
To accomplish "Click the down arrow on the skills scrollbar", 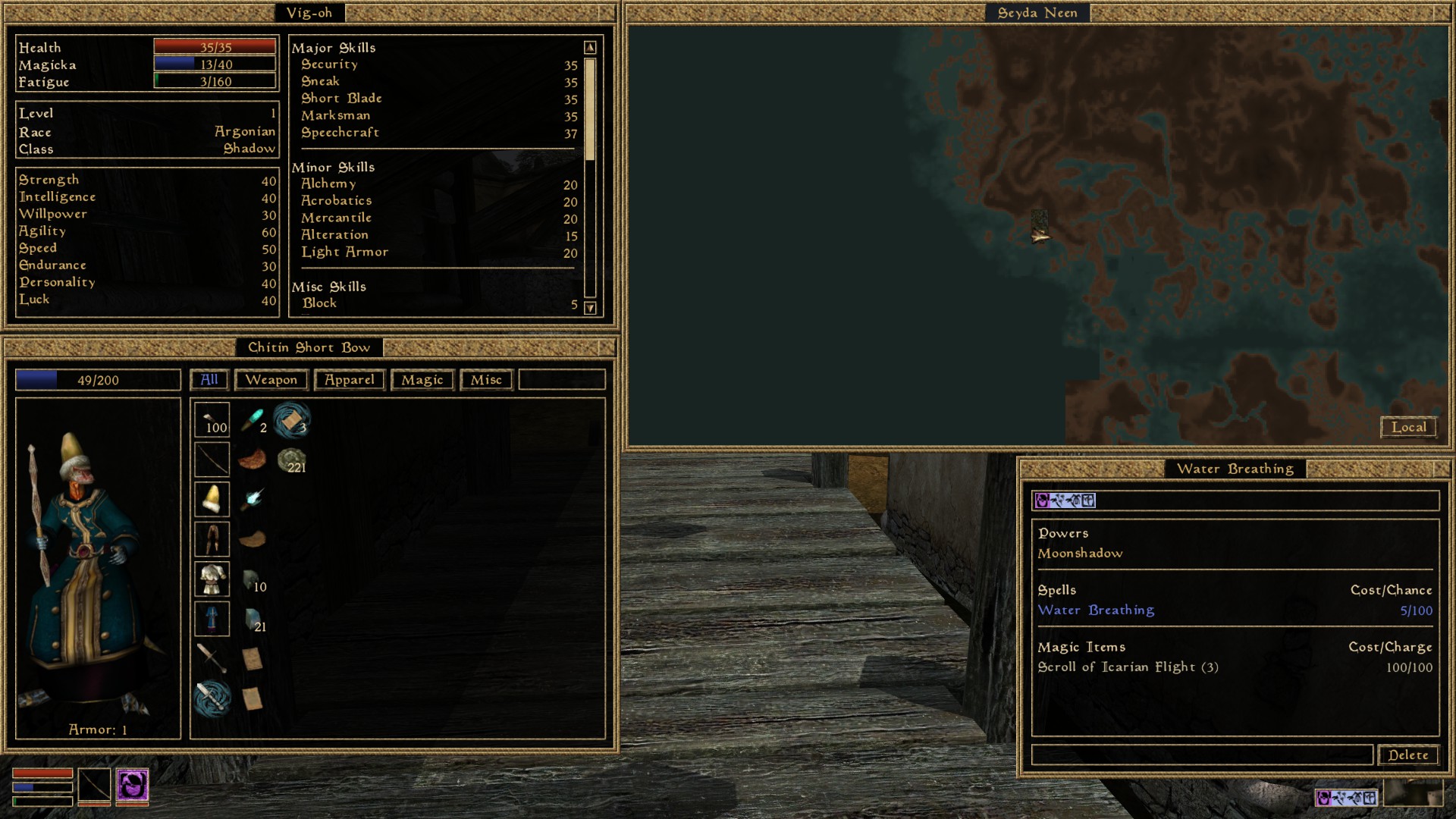I will pos(589,309).
